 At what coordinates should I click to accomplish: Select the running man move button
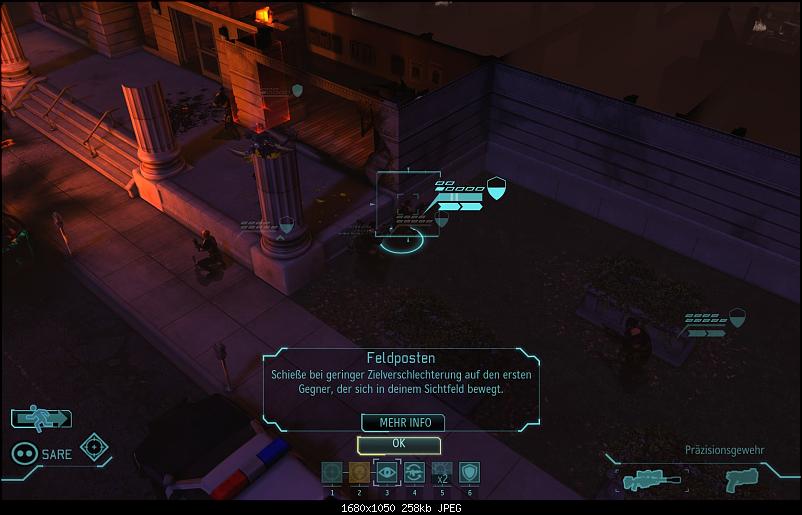(41, 418)
